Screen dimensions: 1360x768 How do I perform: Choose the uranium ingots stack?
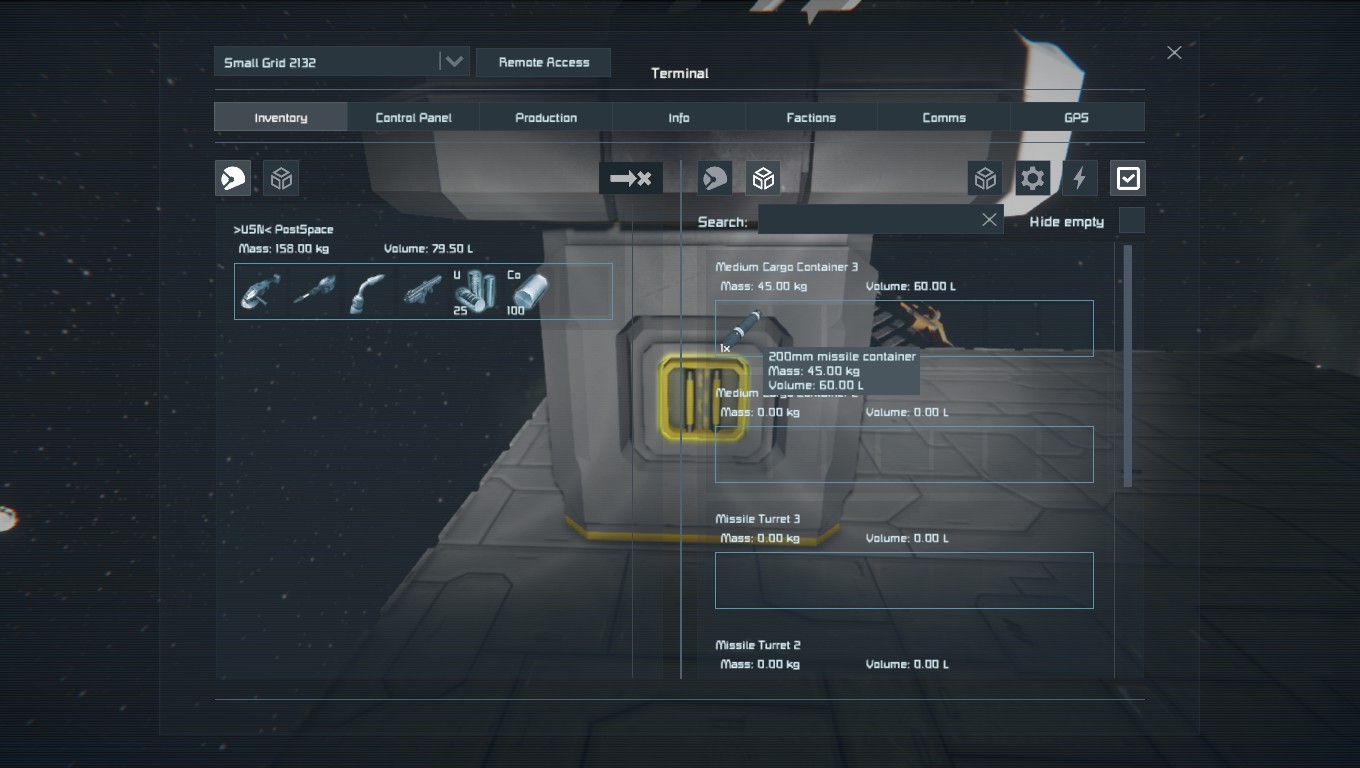point(475,291)
